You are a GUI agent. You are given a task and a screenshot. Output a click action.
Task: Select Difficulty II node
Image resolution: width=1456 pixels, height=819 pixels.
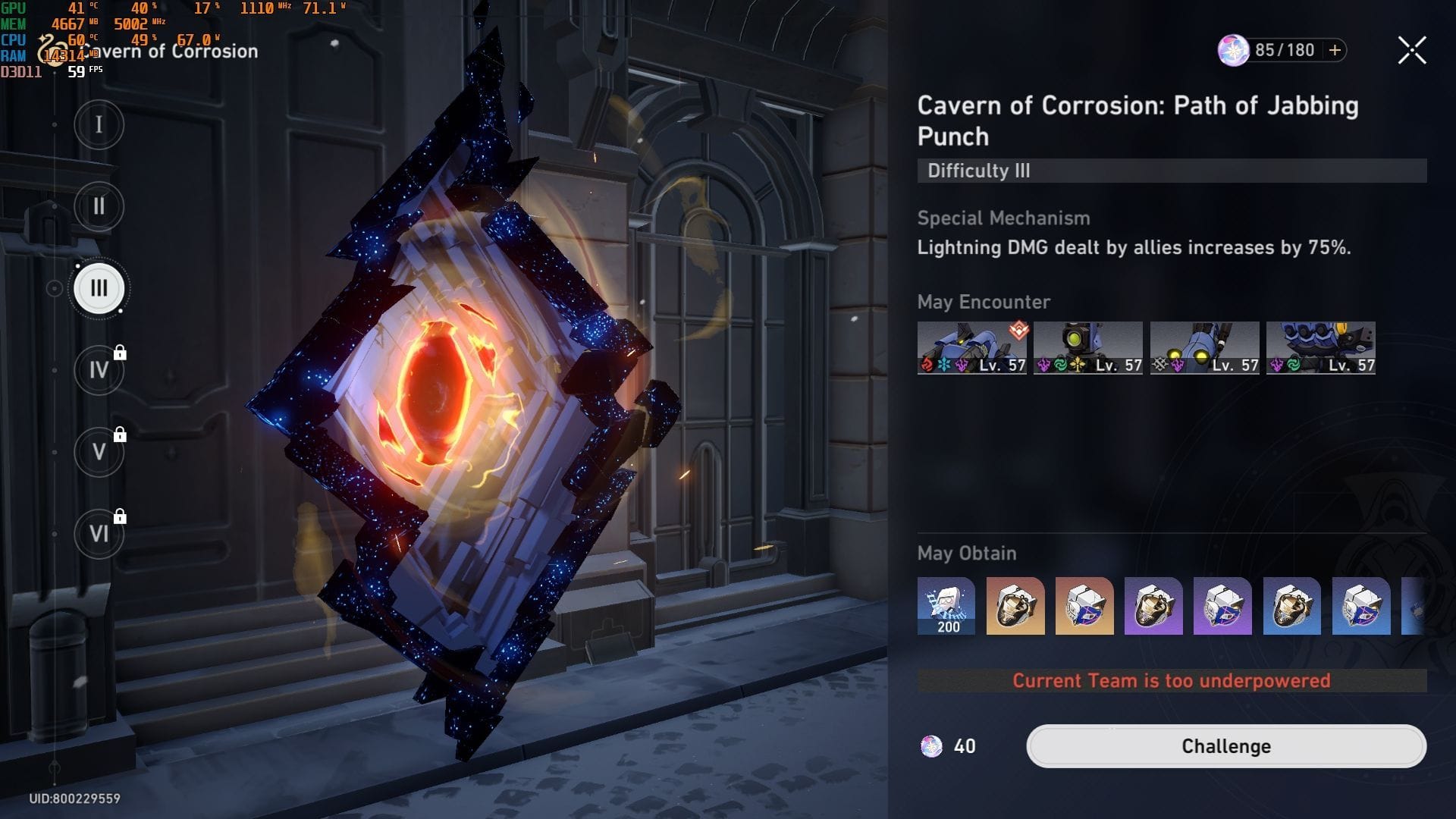pyautogui.click(x=99, y=206)
